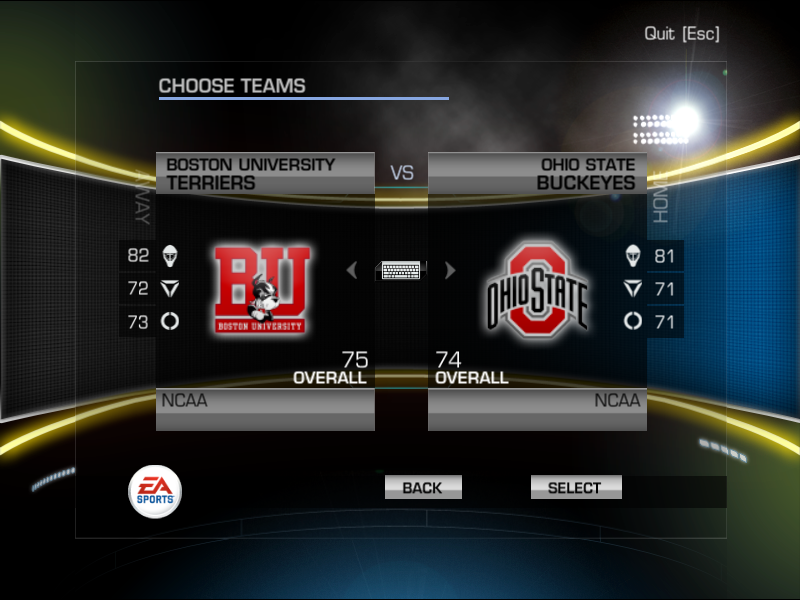Go back with the BACK button
The image size is (800, 600).
pyautogui.click(x=422, y=488)
